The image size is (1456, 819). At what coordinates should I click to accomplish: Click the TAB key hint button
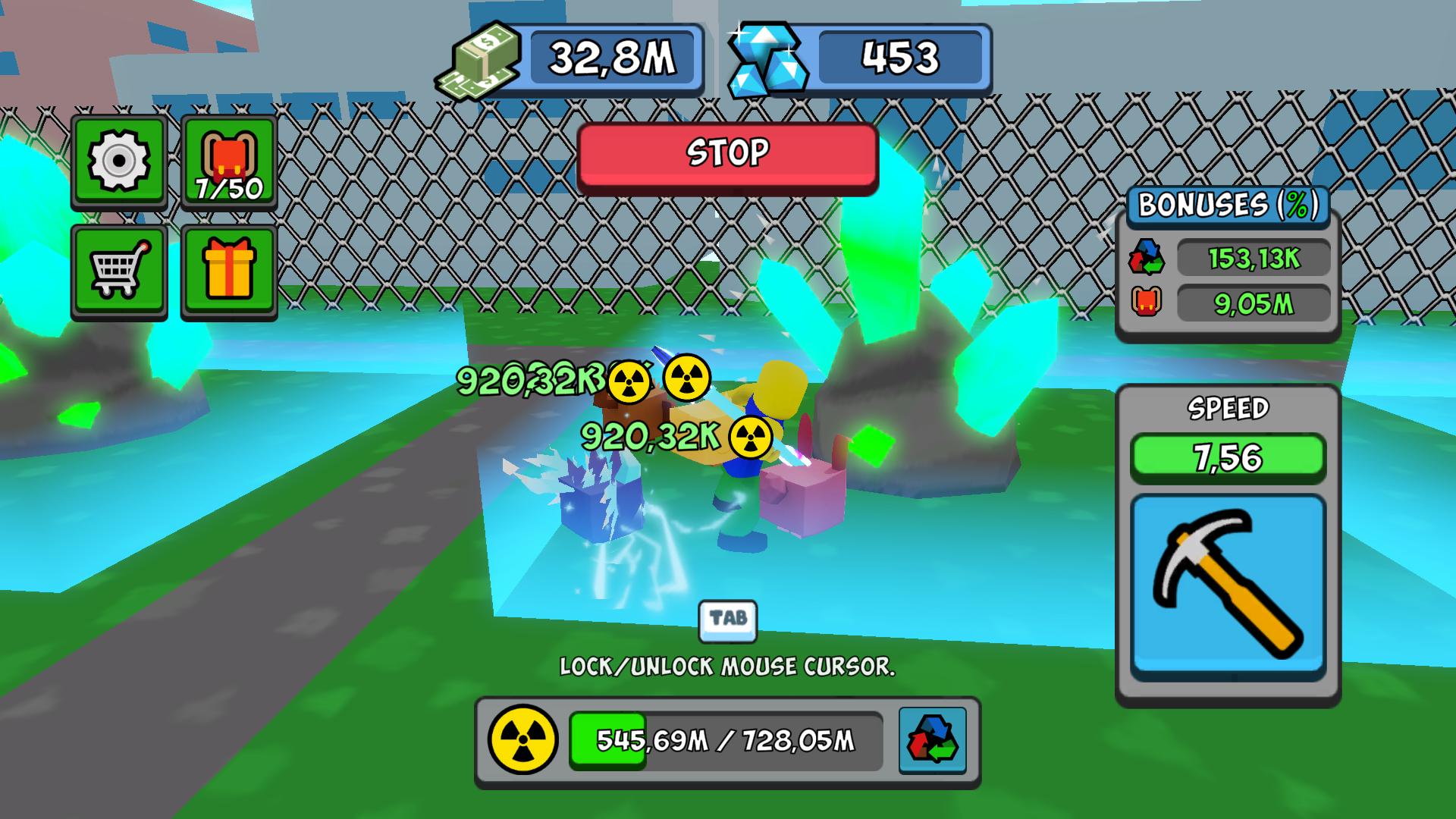pyautogui.click(x=726, y=620)
